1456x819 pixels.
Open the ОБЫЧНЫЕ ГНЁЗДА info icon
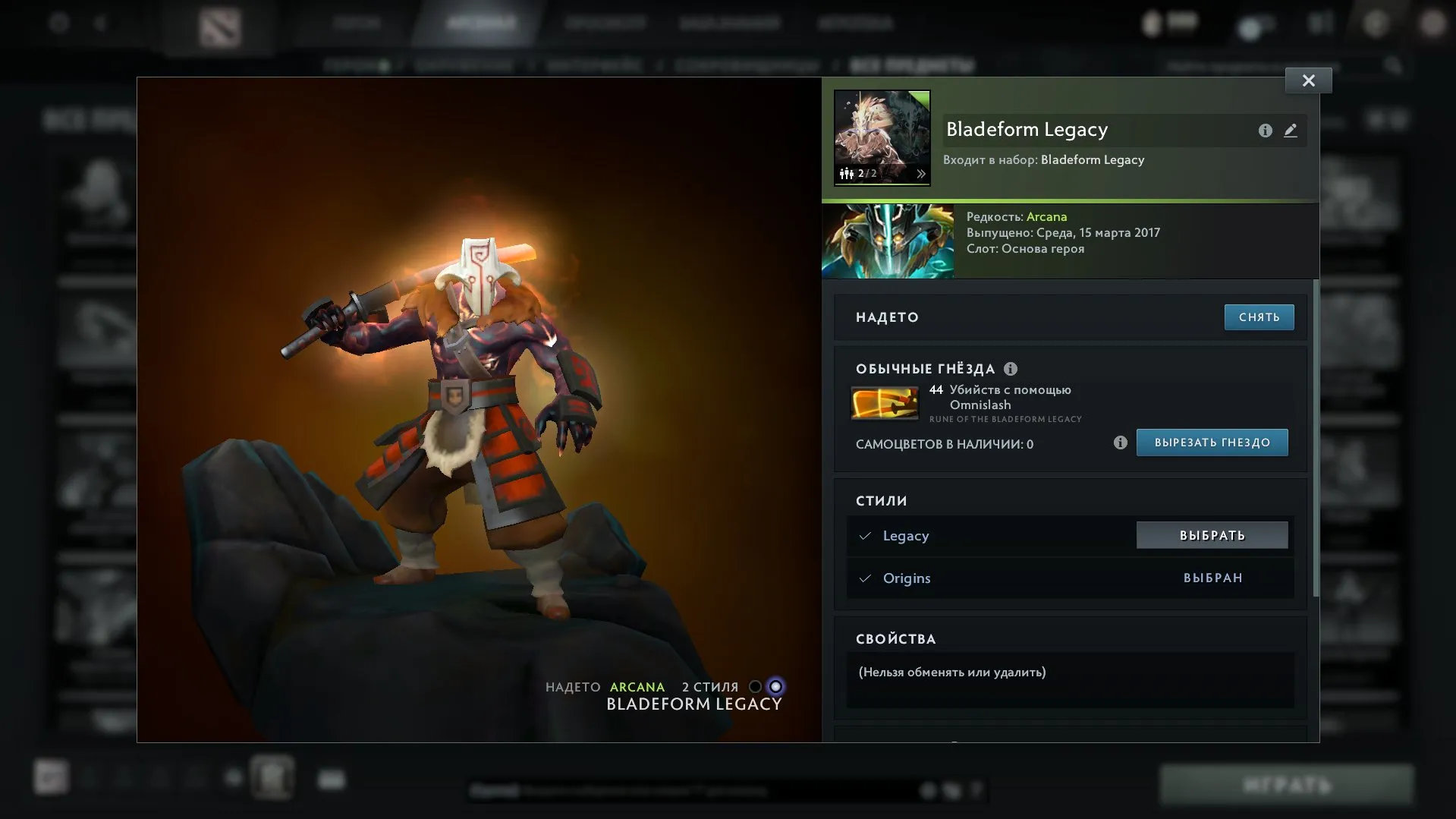point(1010,369)
